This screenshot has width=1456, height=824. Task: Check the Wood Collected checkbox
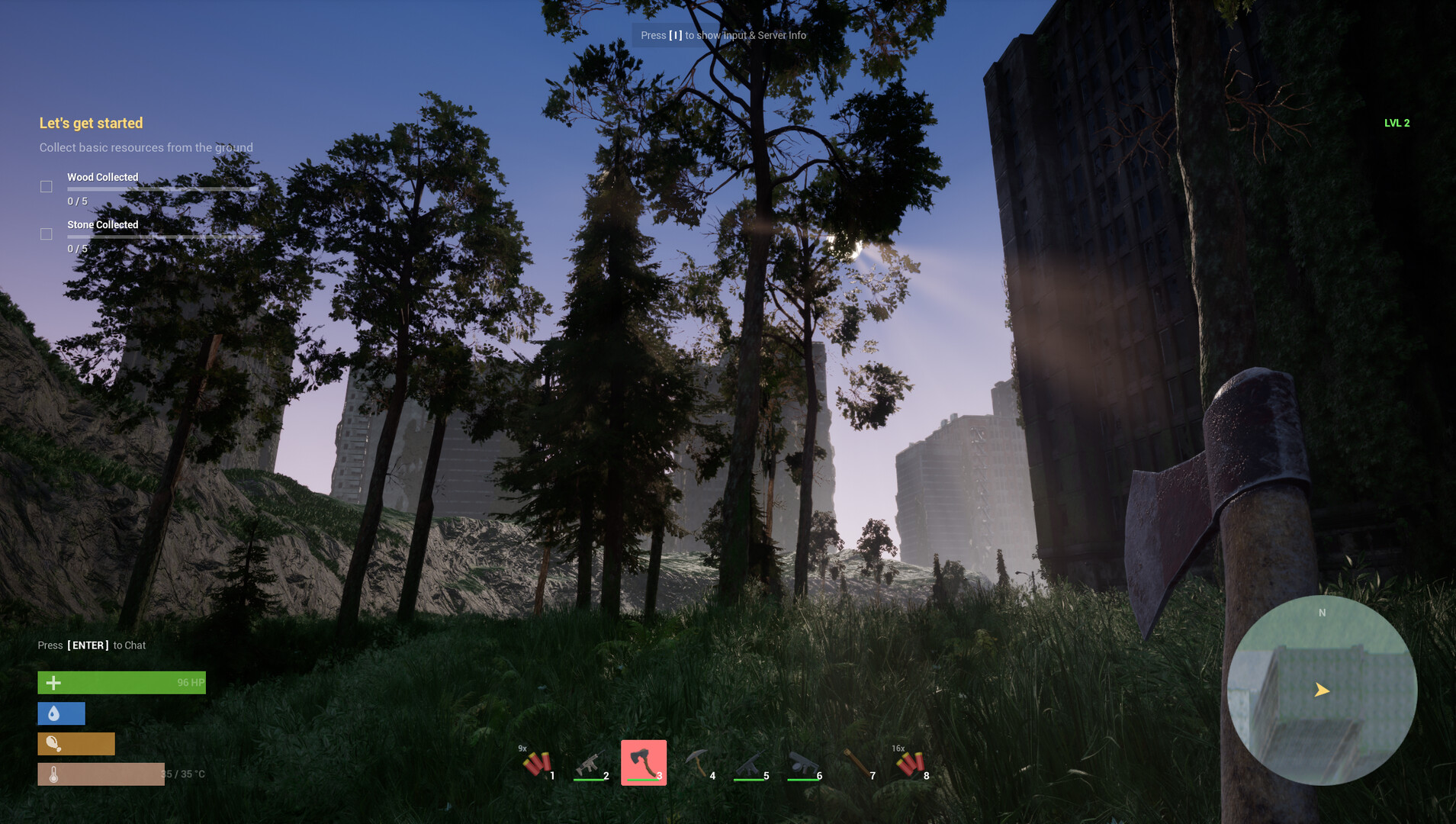(46, 186)
